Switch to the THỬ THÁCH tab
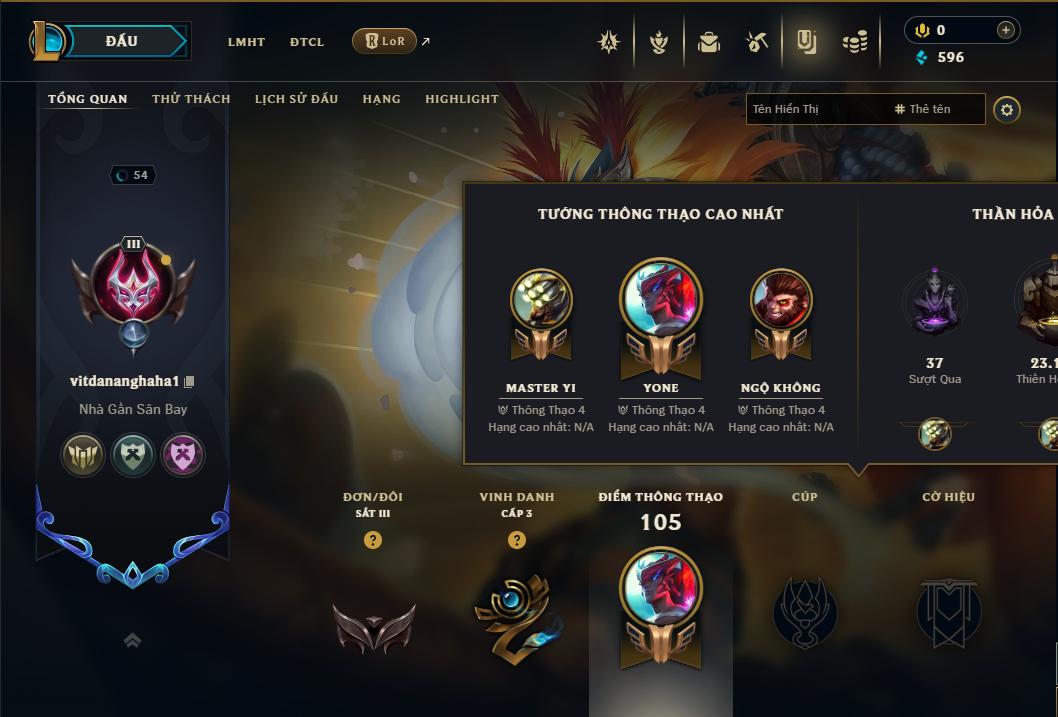Viewport: 1058px width, 717px height. point(191,99)
